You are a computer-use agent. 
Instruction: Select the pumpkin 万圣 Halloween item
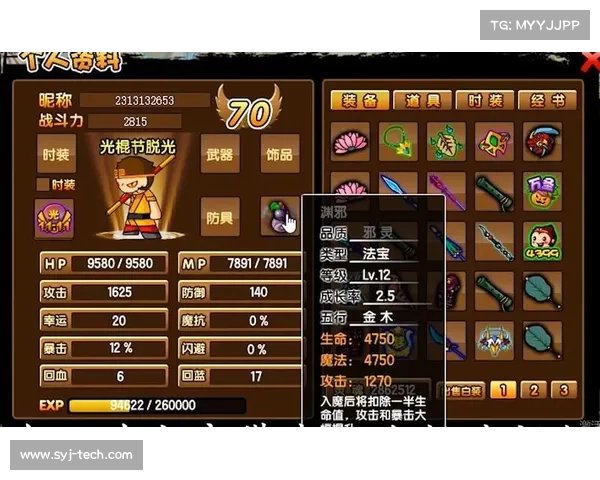pos(542,190)
